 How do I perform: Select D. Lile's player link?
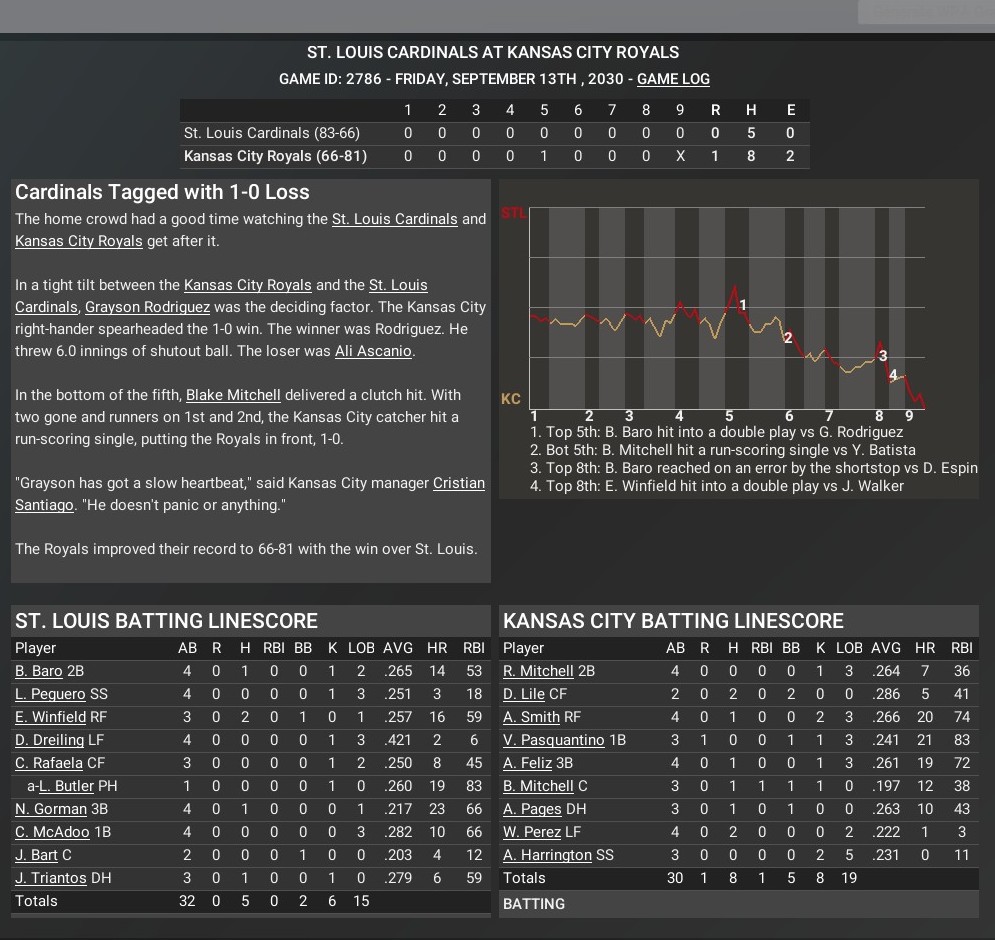point(523,694)
